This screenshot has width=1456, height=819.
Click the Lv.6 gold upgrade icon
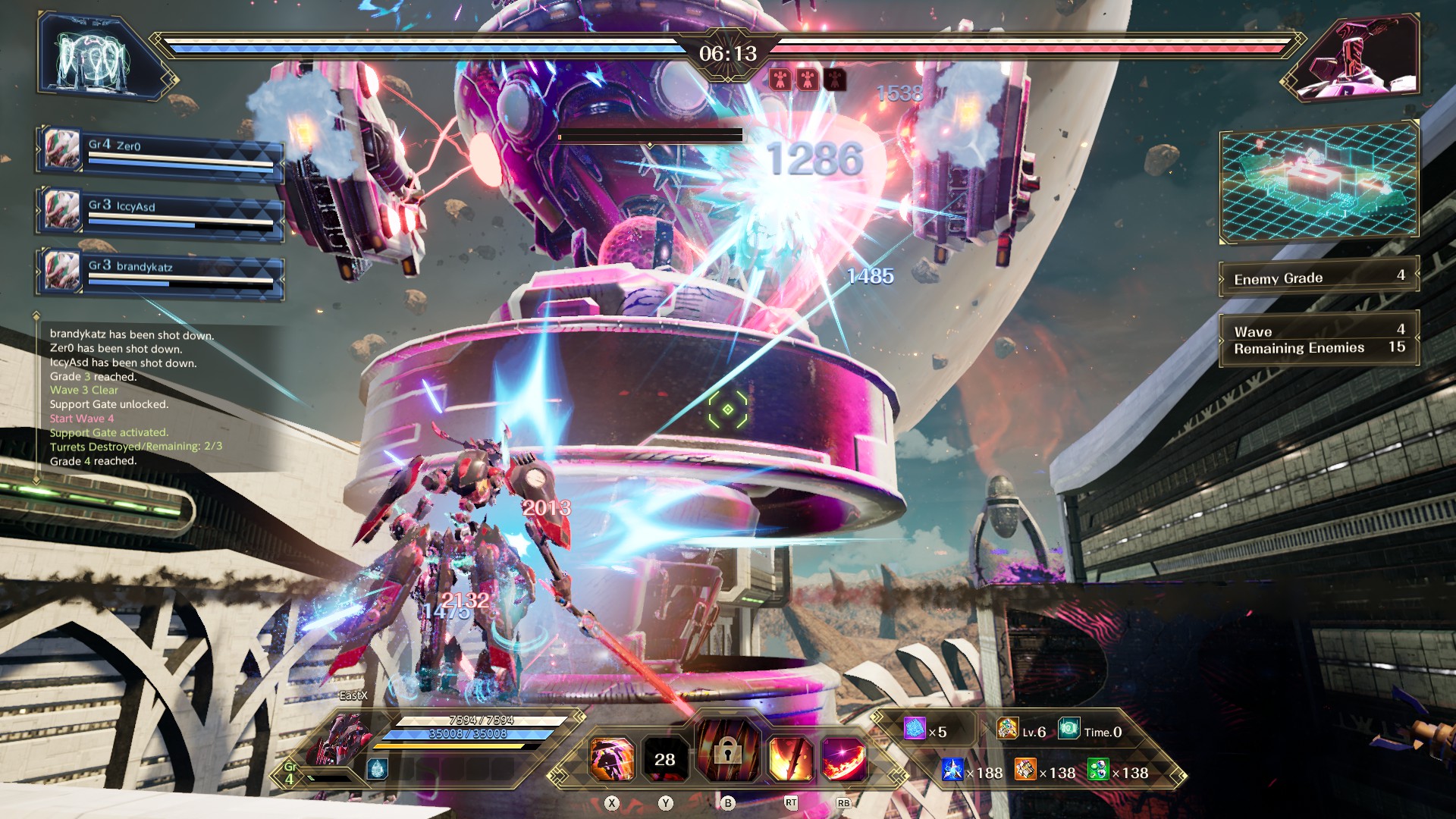tap(1007, 729)
